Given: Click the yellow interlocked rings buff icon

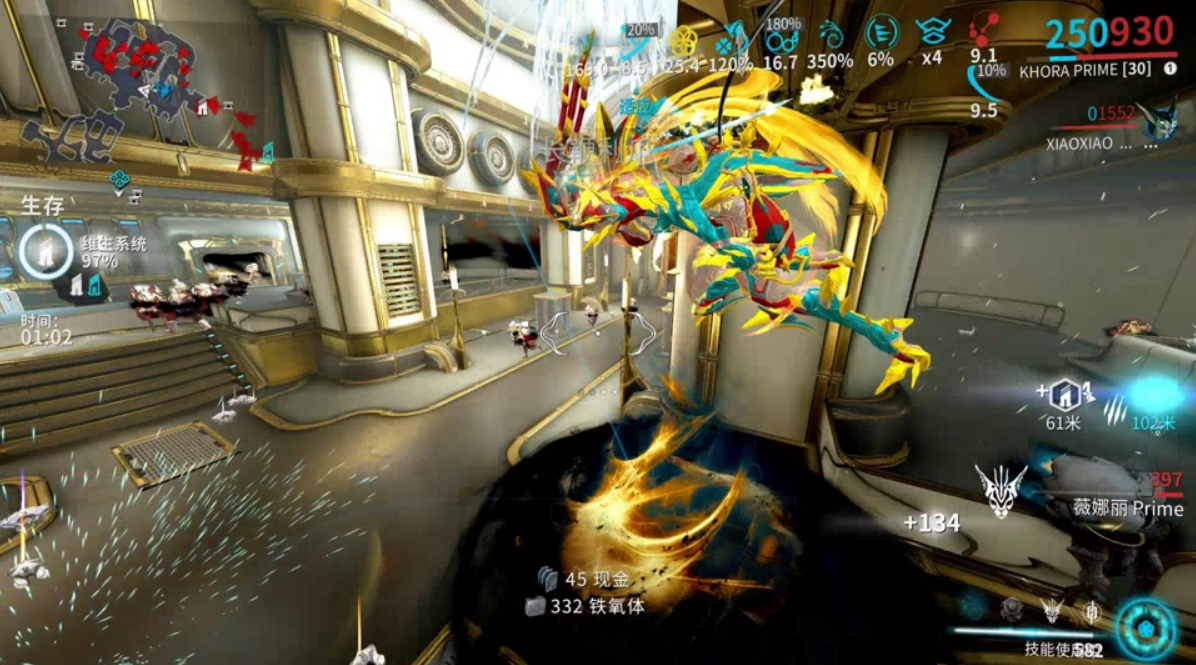Looking at the screenshot, I should 683,40.
